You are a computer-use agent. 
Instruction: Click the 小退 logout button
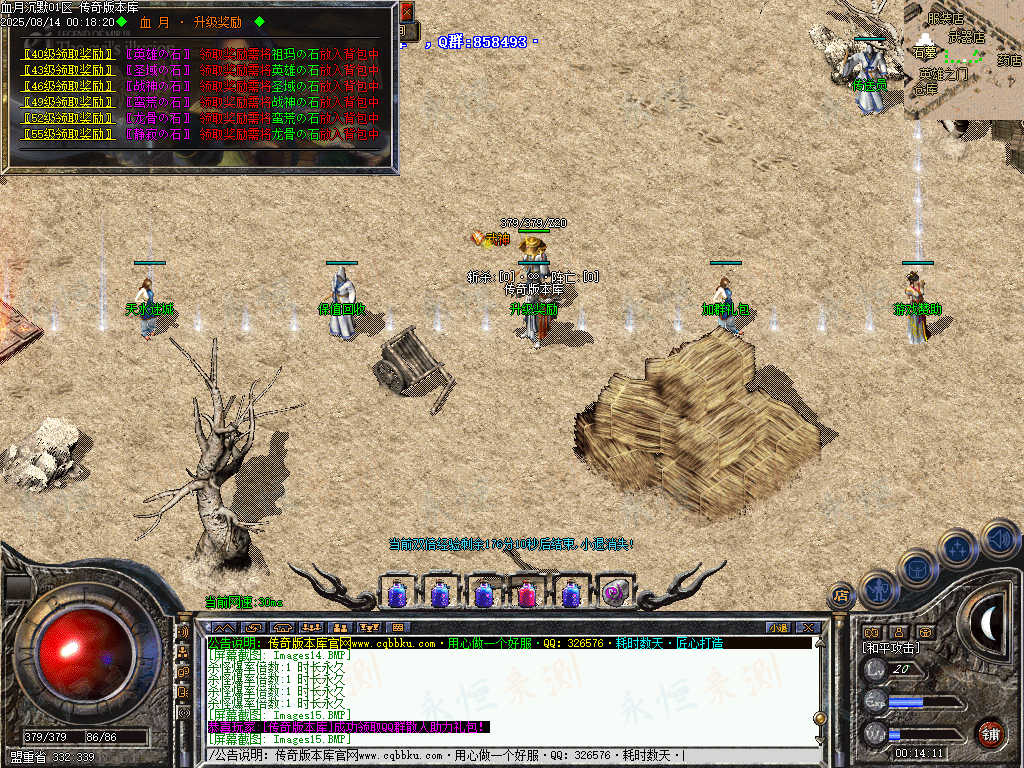[778, 628]
